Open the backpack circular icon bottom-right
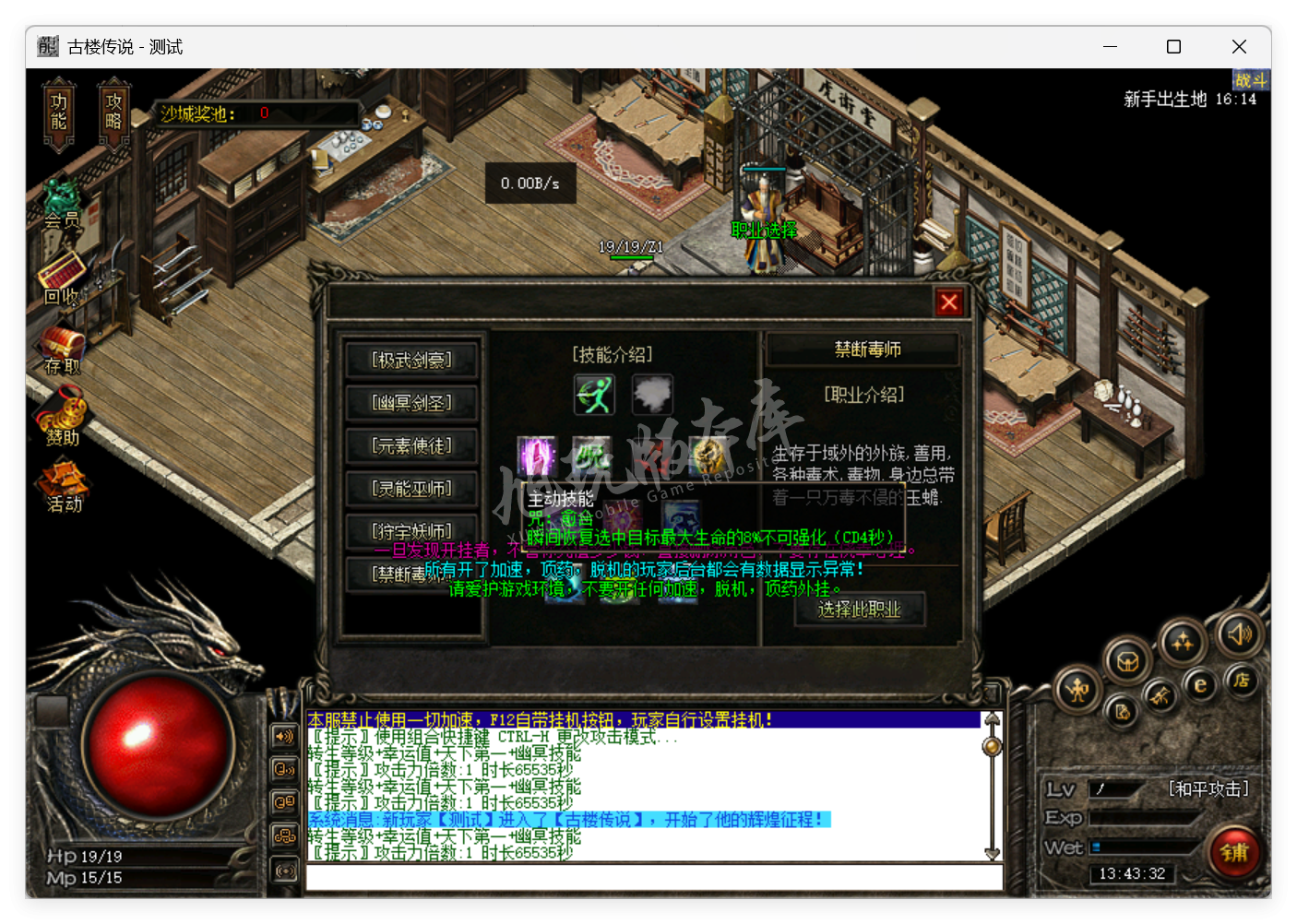Image resolution: width=1297 pixels, height=924 pixels. click(x=1126, y=662)
